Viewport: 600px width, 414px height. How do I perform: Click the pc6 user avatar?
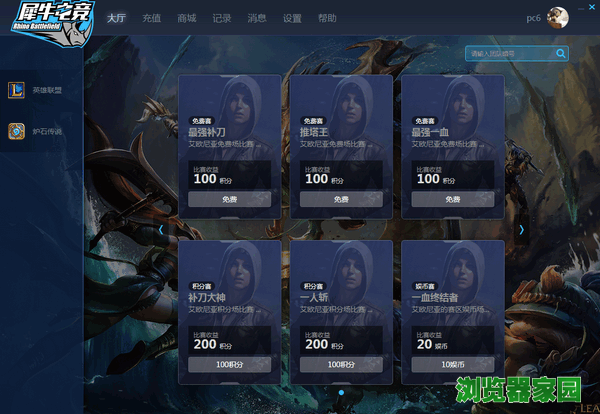558,18
